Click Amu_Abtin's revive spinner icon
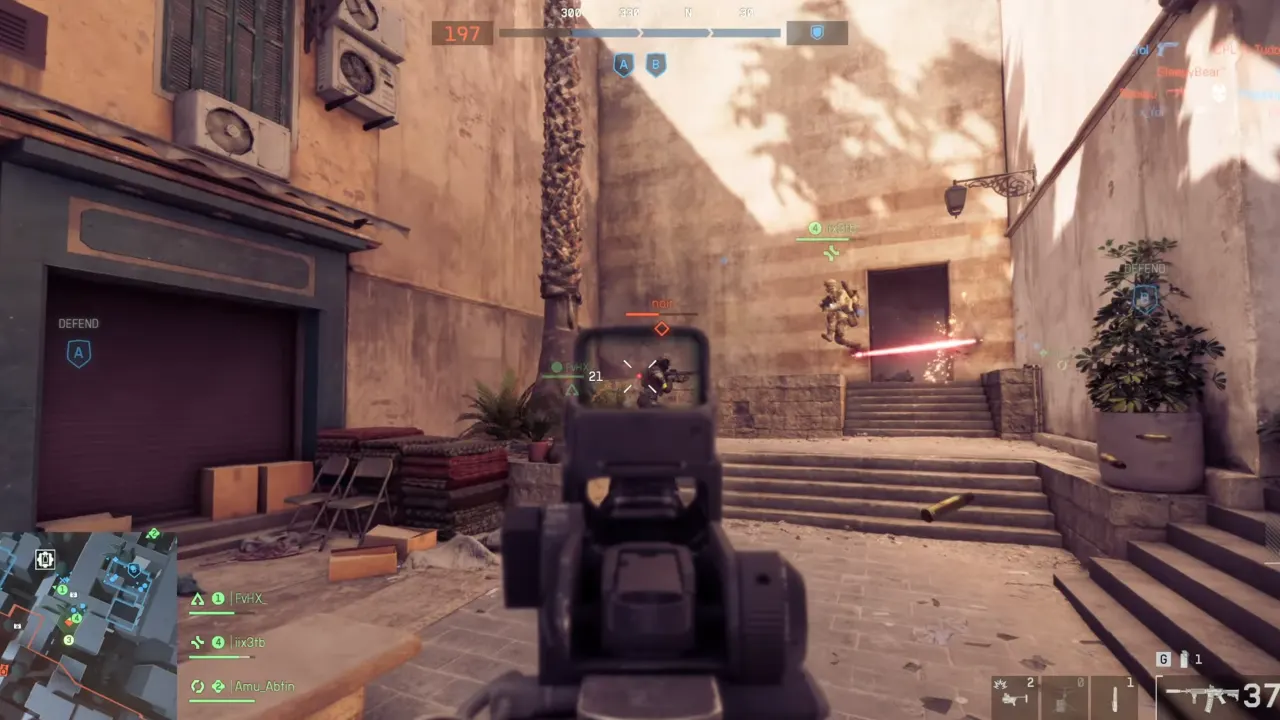1280x720 pixels. click(196, 687)
